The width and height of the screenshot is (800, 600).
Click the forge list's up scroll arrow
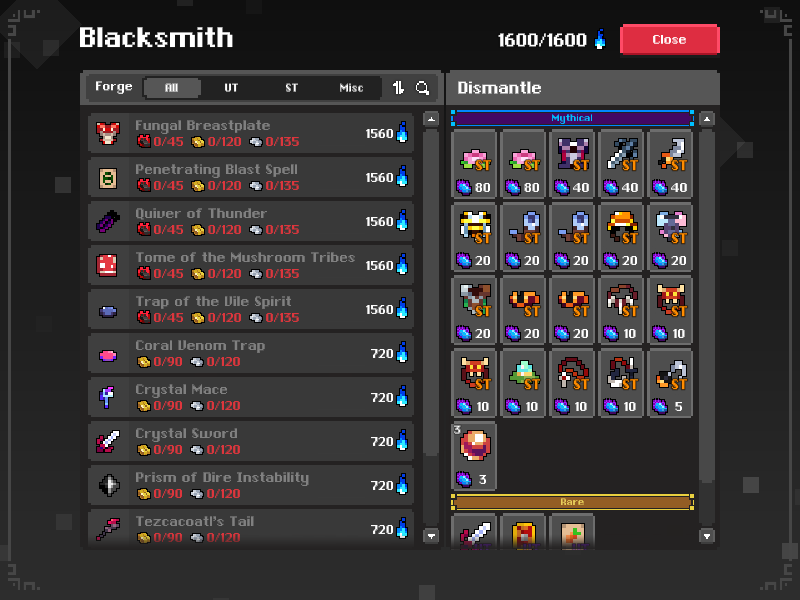tap(431, 119)
